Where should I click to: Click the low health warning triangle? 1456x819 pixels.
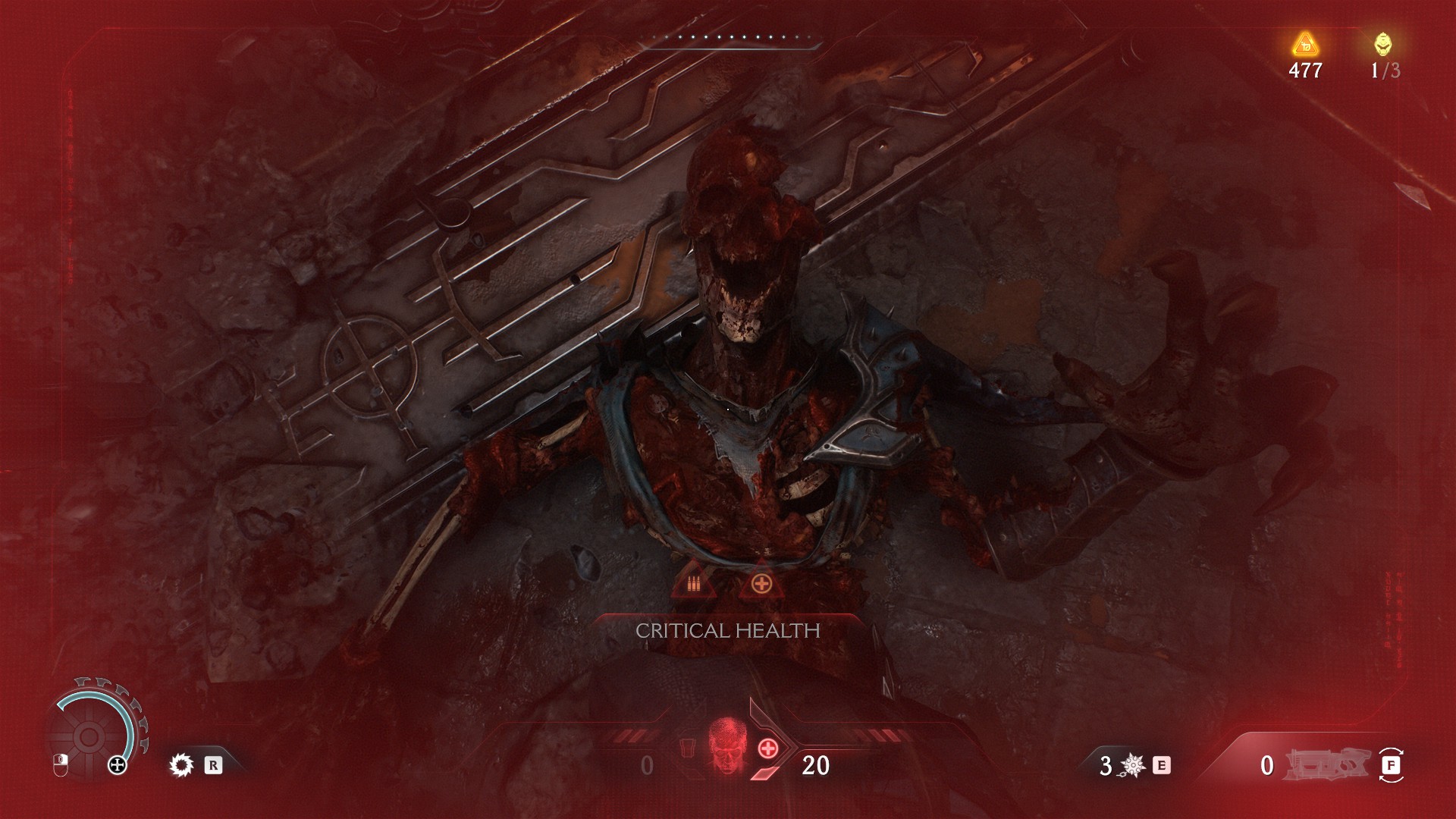point(759,582)
